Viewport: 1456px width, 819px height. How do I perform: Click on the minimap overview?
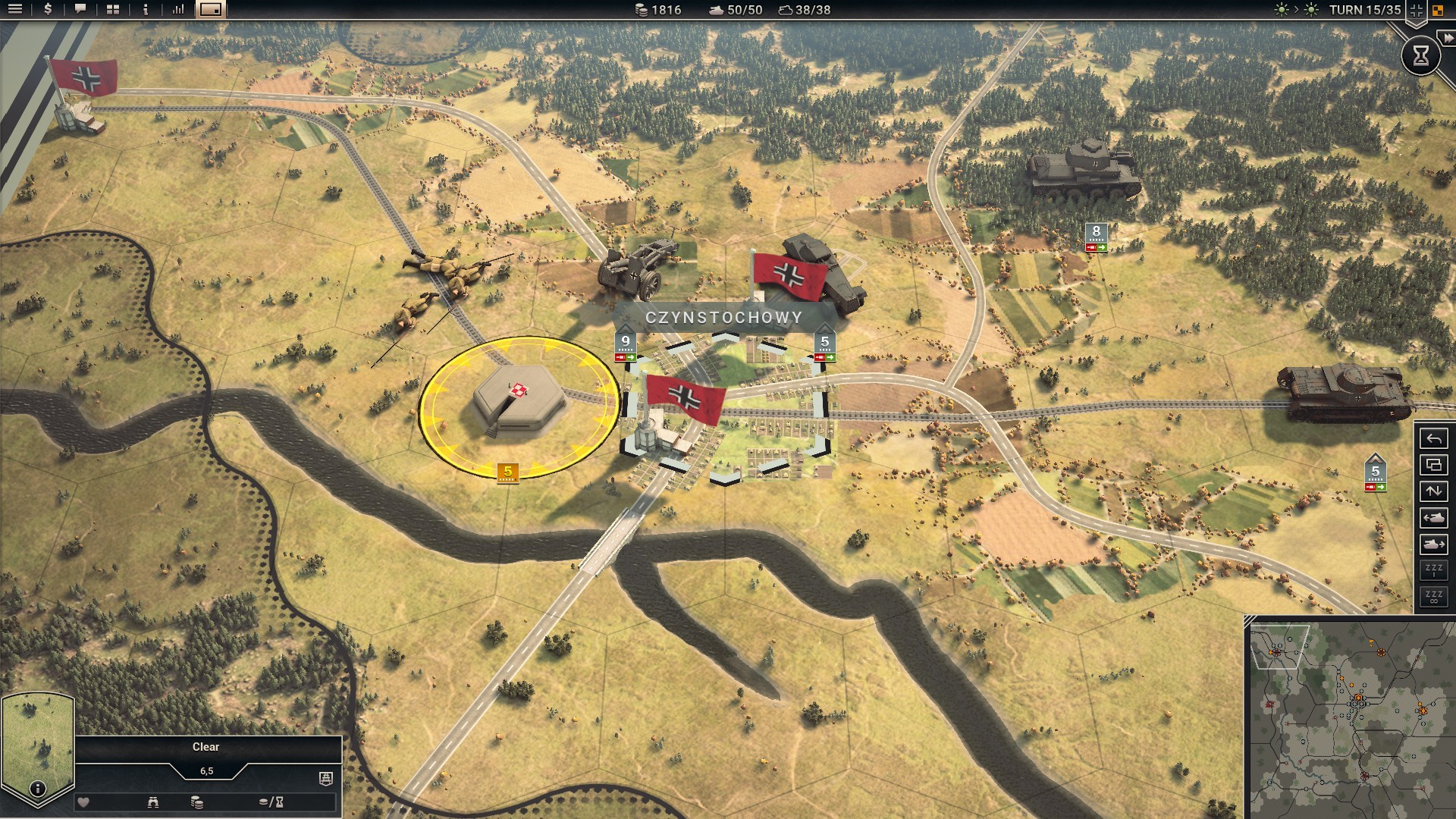tap(1350, 719)
